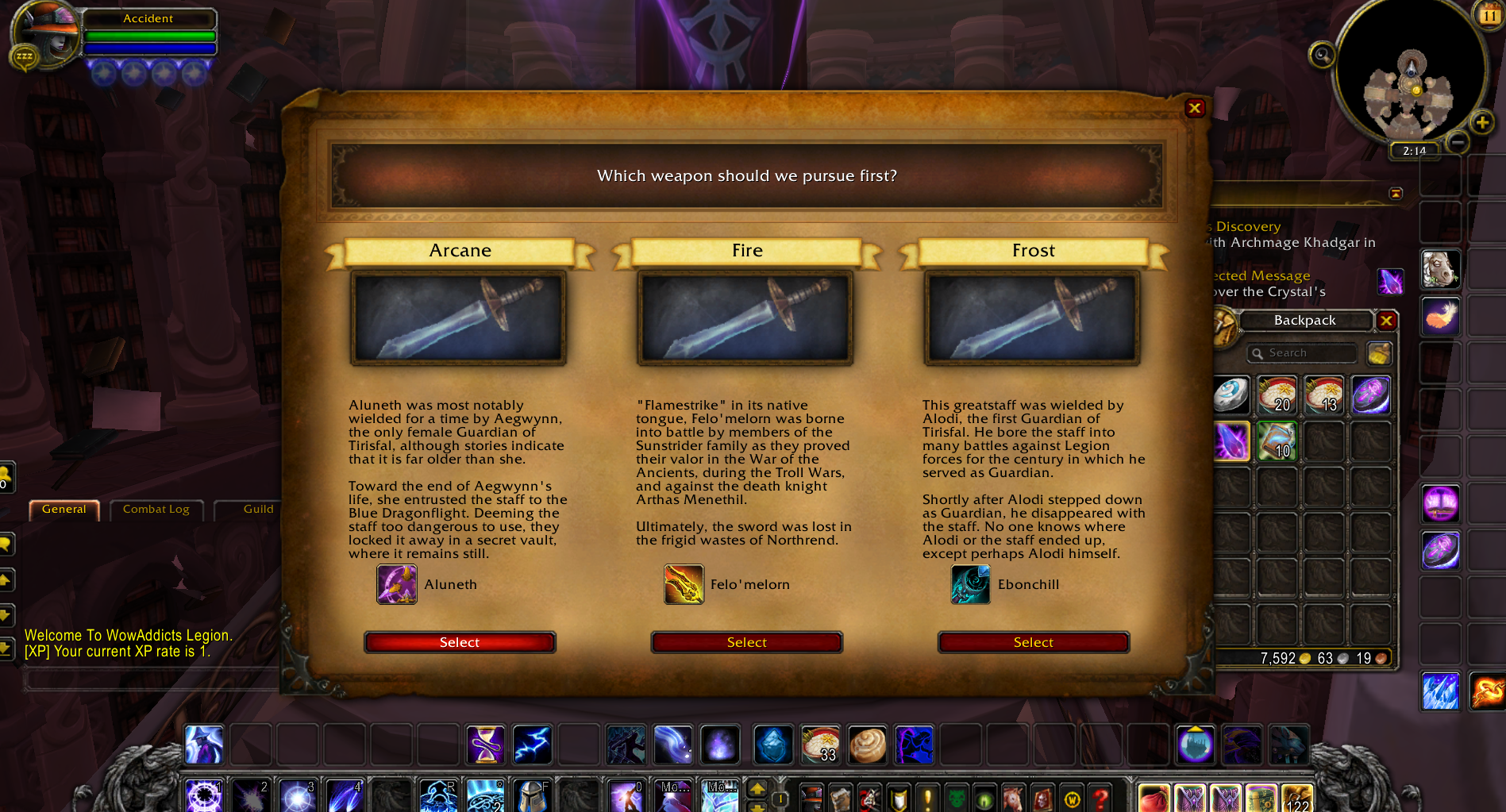Click the Ebonchill staff icon
Image resolution: width=1506 pixels, height=812 pixels.
click(x=970, y=584)
